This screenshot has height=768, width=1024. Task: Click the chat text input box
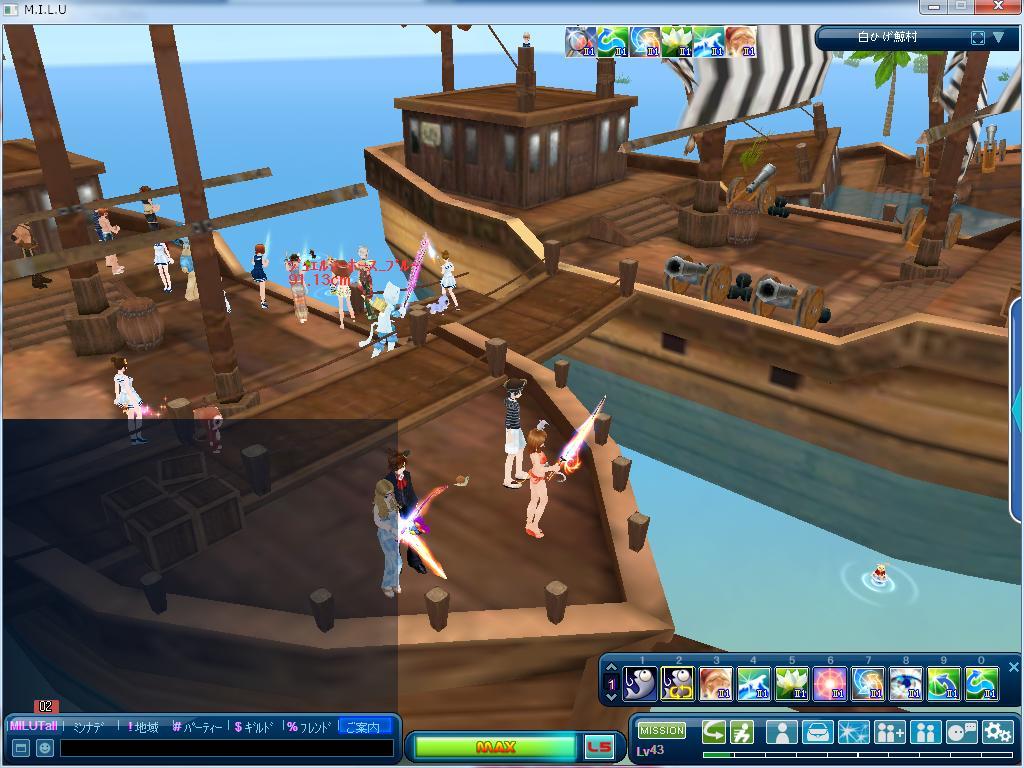click(226, 748)
